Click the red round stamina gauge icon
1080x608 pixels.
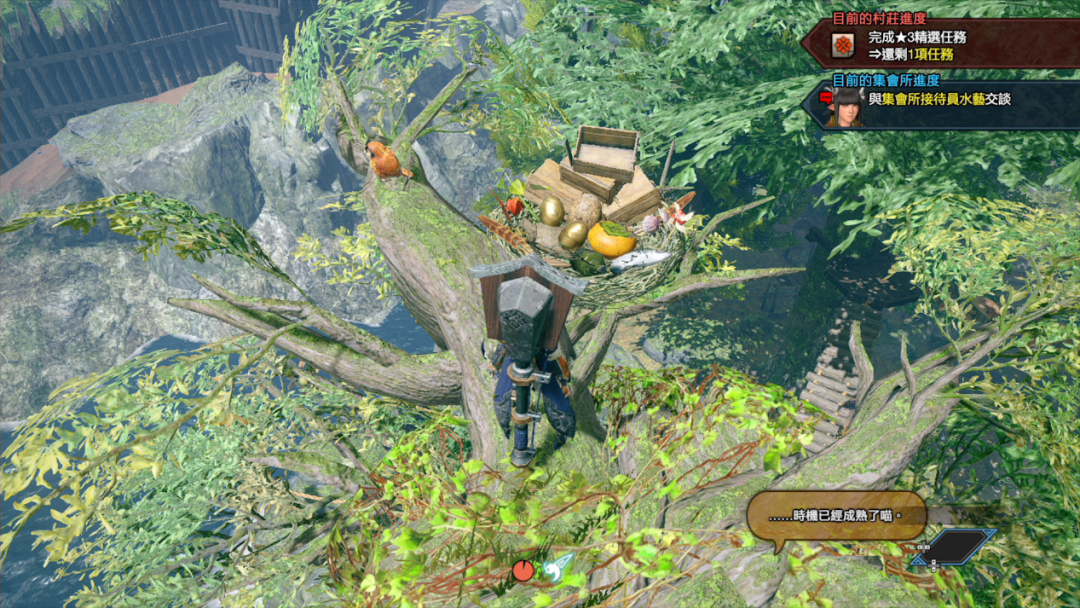click(523, 571)
